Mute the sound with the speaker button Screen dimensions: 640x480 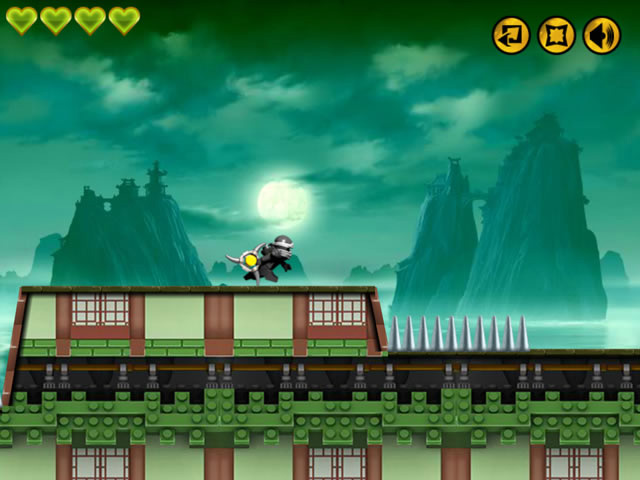[602, 35]
